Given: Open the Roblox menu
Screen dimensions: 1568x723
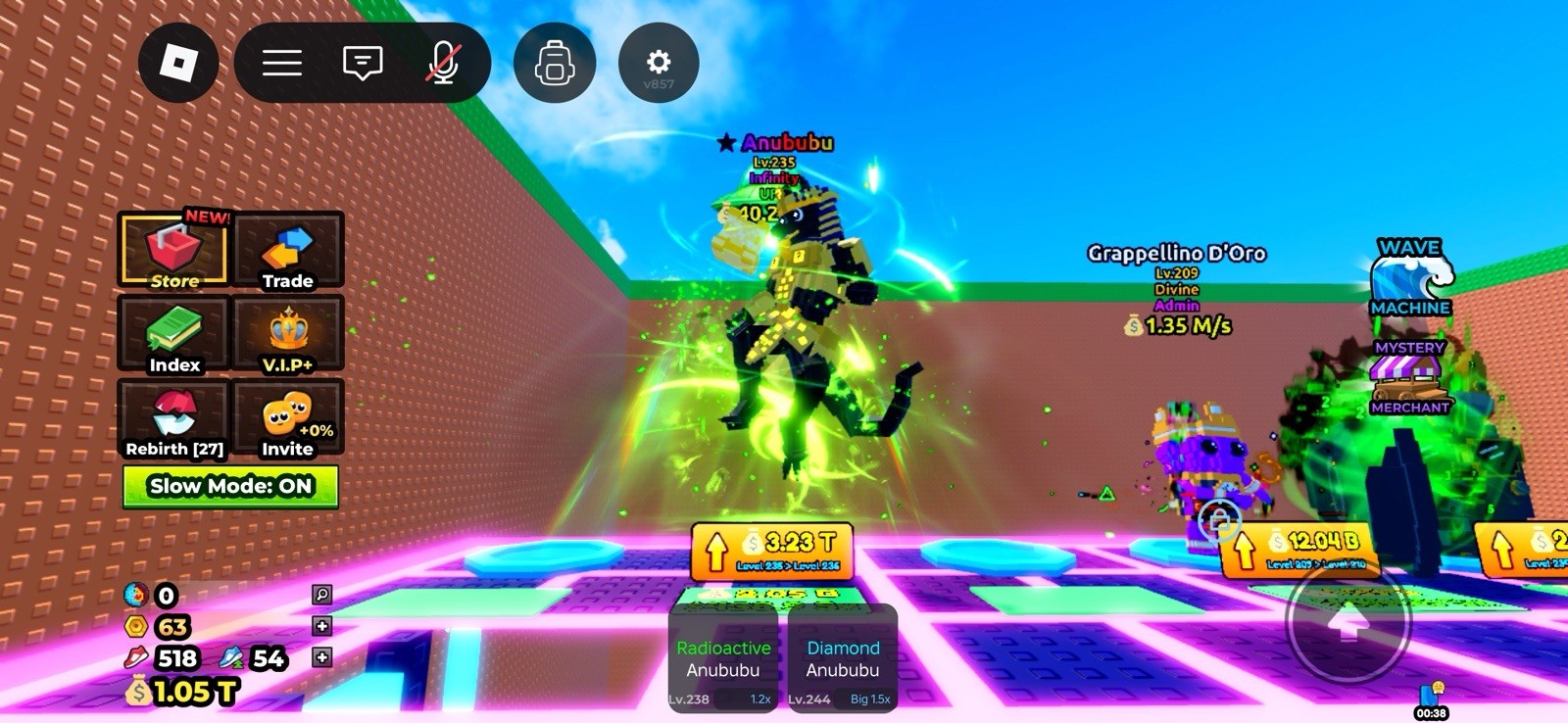Looking at the screenshot, I should (x=176, y=62).
